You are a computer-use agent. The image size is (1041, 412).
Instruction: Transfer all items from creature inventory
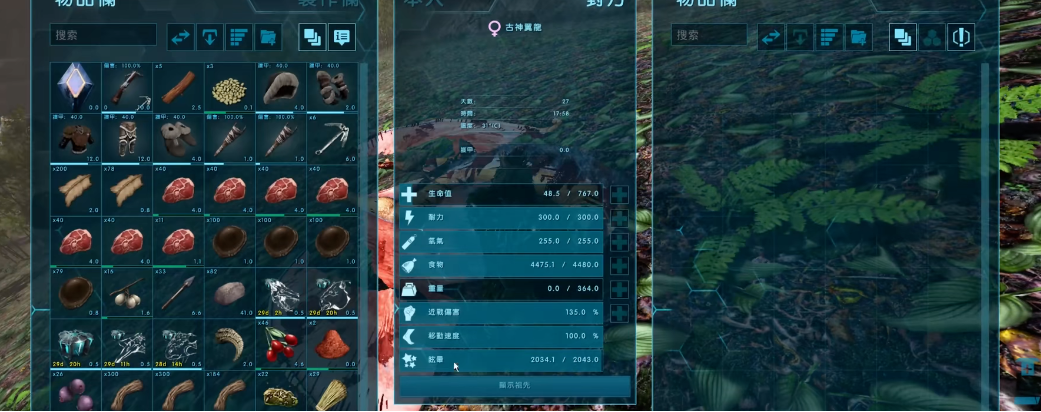point(771,38)
